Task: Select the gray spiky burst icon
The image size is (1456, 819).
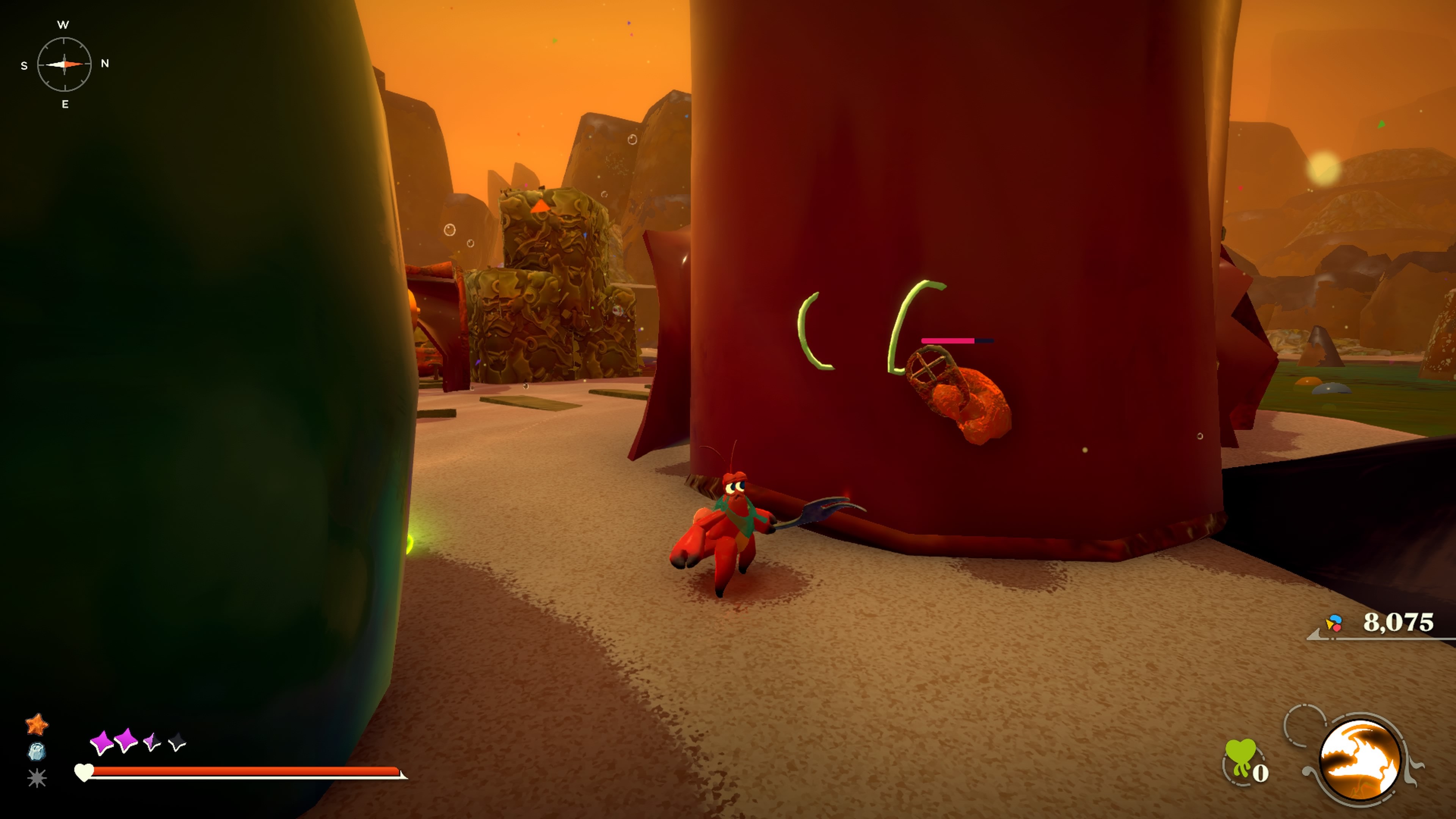Action: click(37, 778)
